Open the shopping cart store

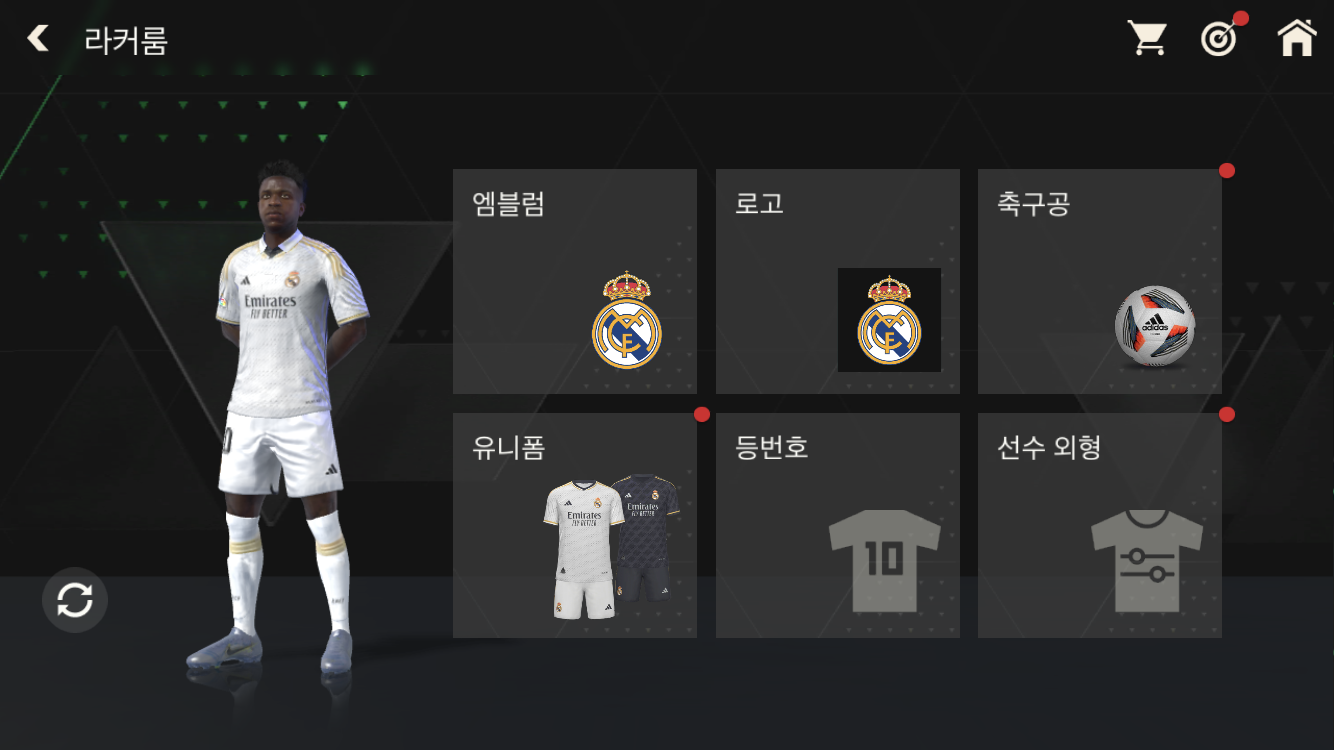tap(1147, 39)
